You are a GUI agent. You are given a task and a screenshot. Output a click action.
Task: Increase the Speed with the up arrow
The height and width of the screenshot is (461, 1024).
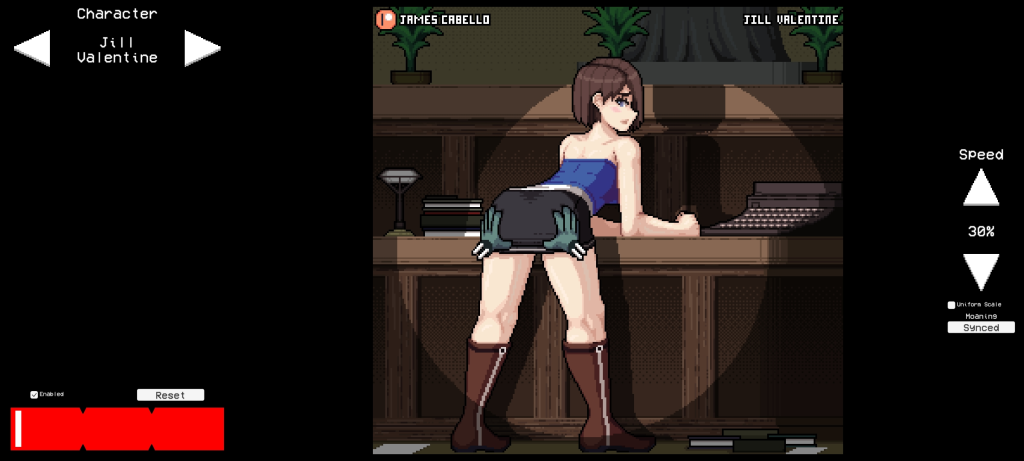[981, 188]
